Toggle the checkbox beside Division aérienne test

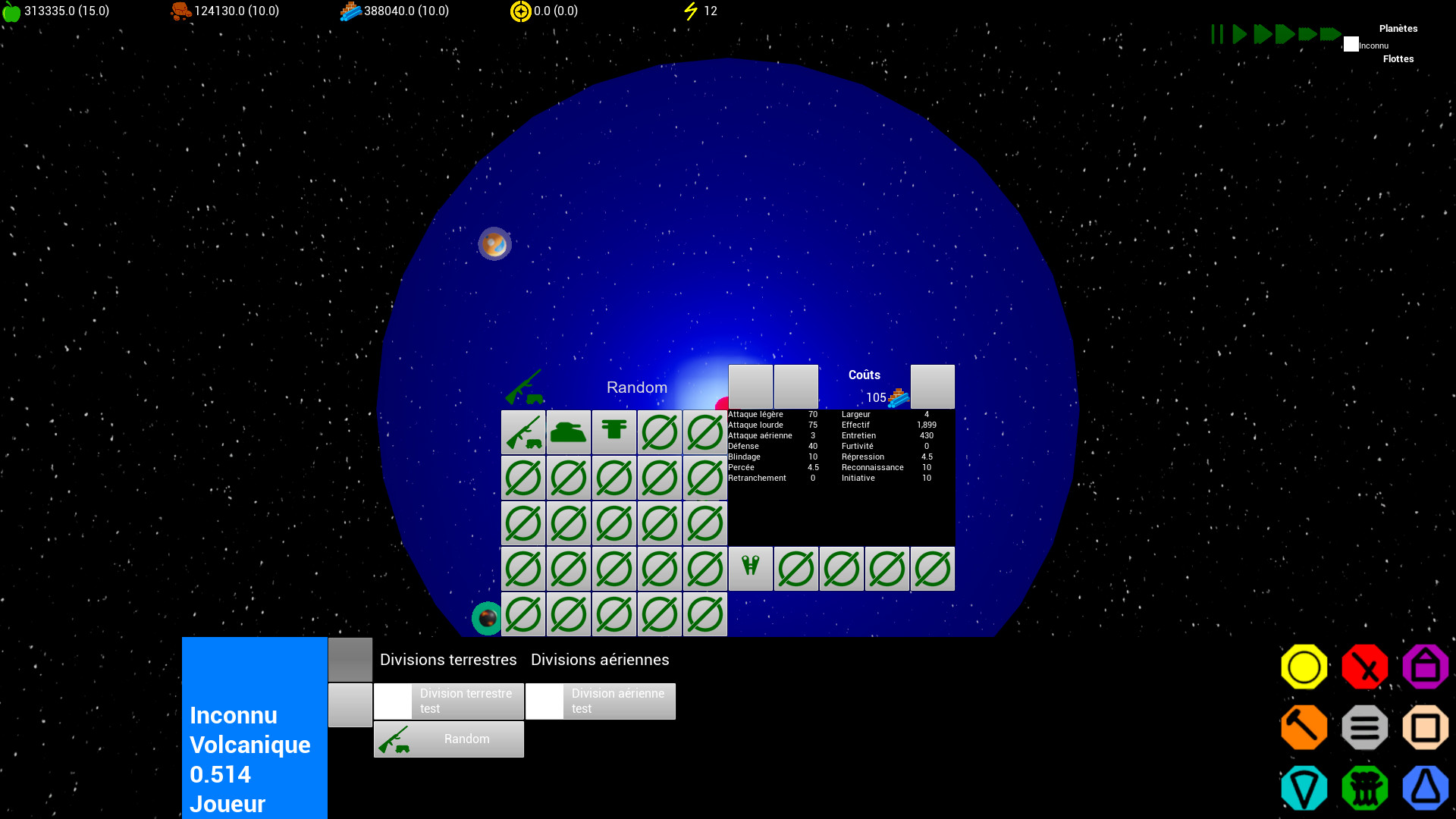544,701
